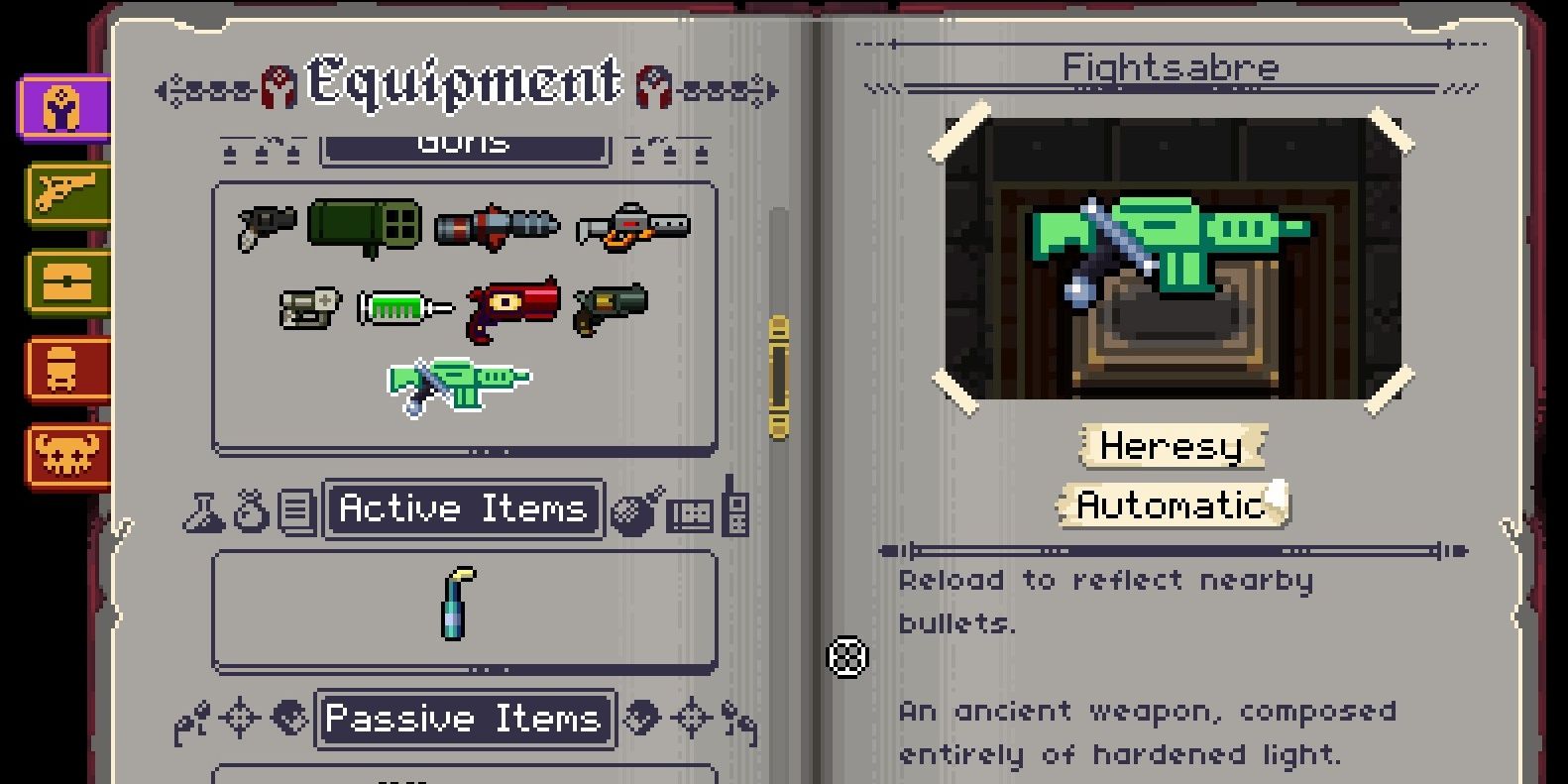
Task: Switch to the purple helmet Equipment tab
Action: 63,108
